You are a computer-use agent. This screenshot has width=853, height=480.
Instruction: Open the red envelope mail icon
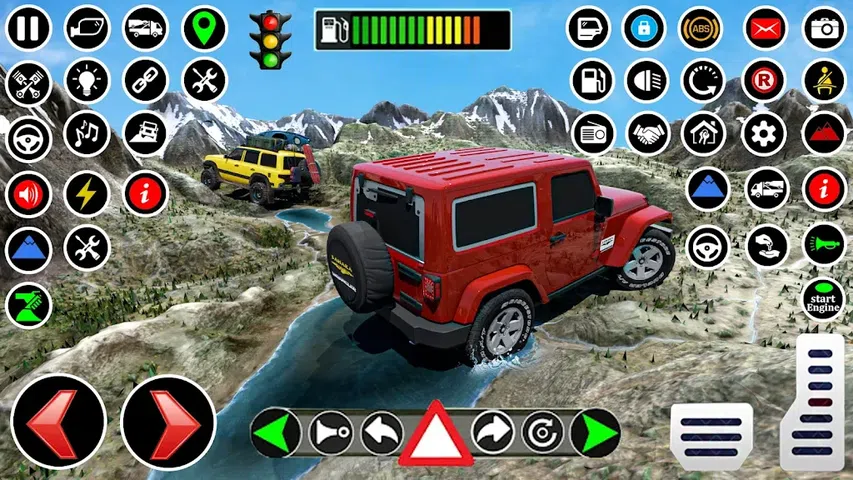click(x=765, y=28)
